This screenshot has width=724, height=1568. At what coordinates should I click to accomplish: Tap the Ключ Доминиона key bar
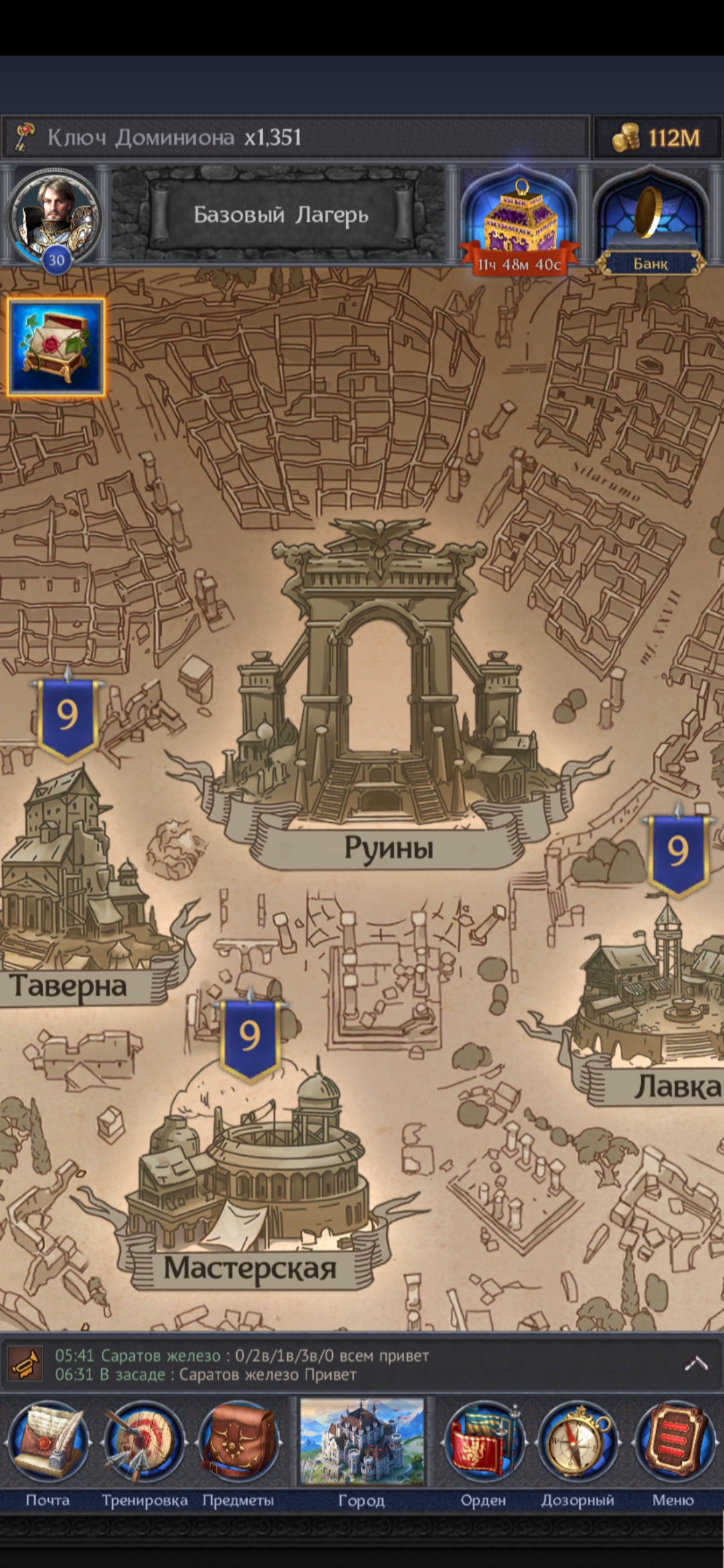295,137
